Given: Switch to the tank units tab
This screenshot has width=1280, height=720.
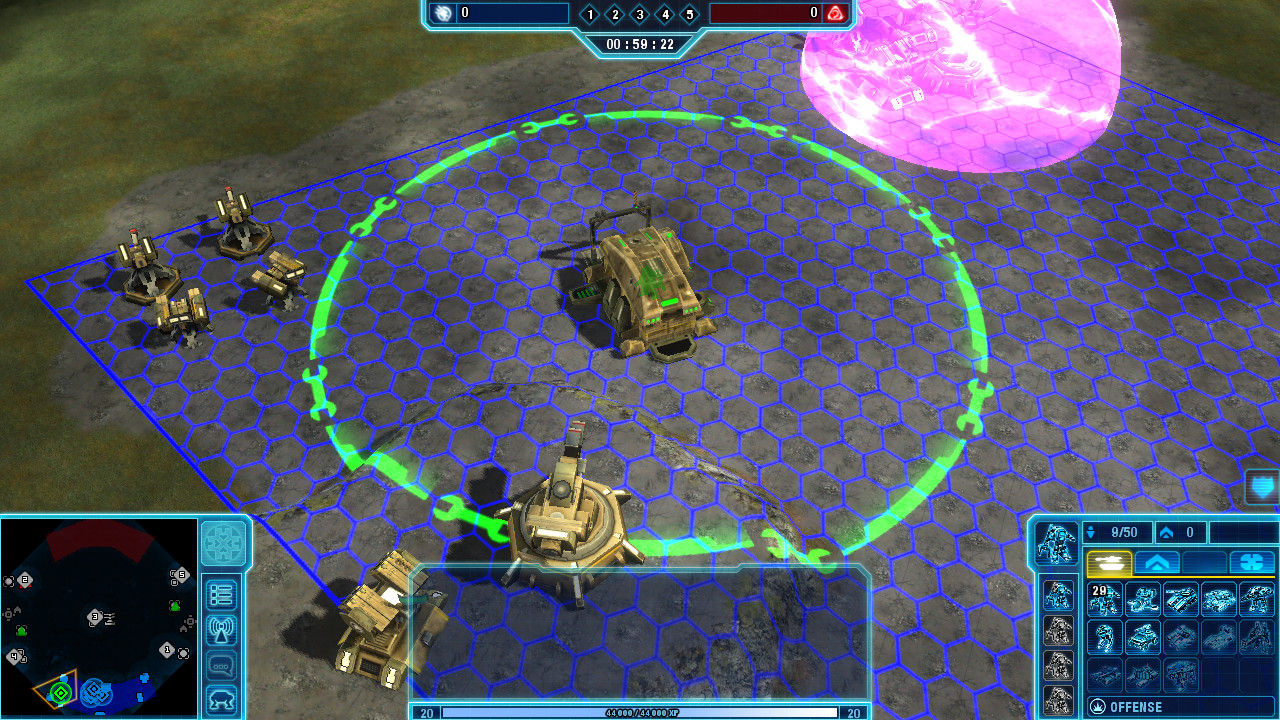Looking at the screenshot, I should coord(1108,563).
